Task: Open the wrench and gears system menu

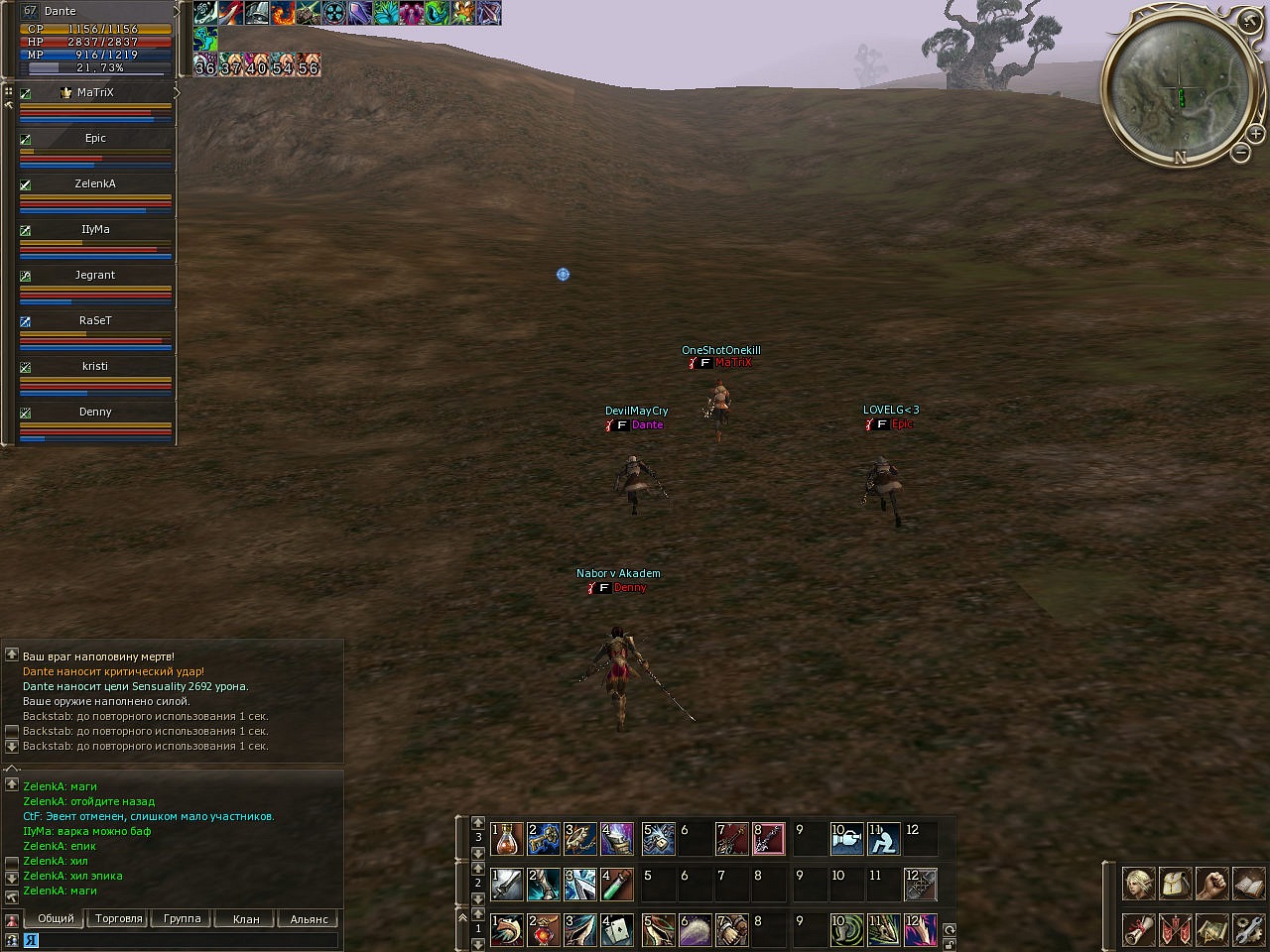Action: click(1248, 930)
